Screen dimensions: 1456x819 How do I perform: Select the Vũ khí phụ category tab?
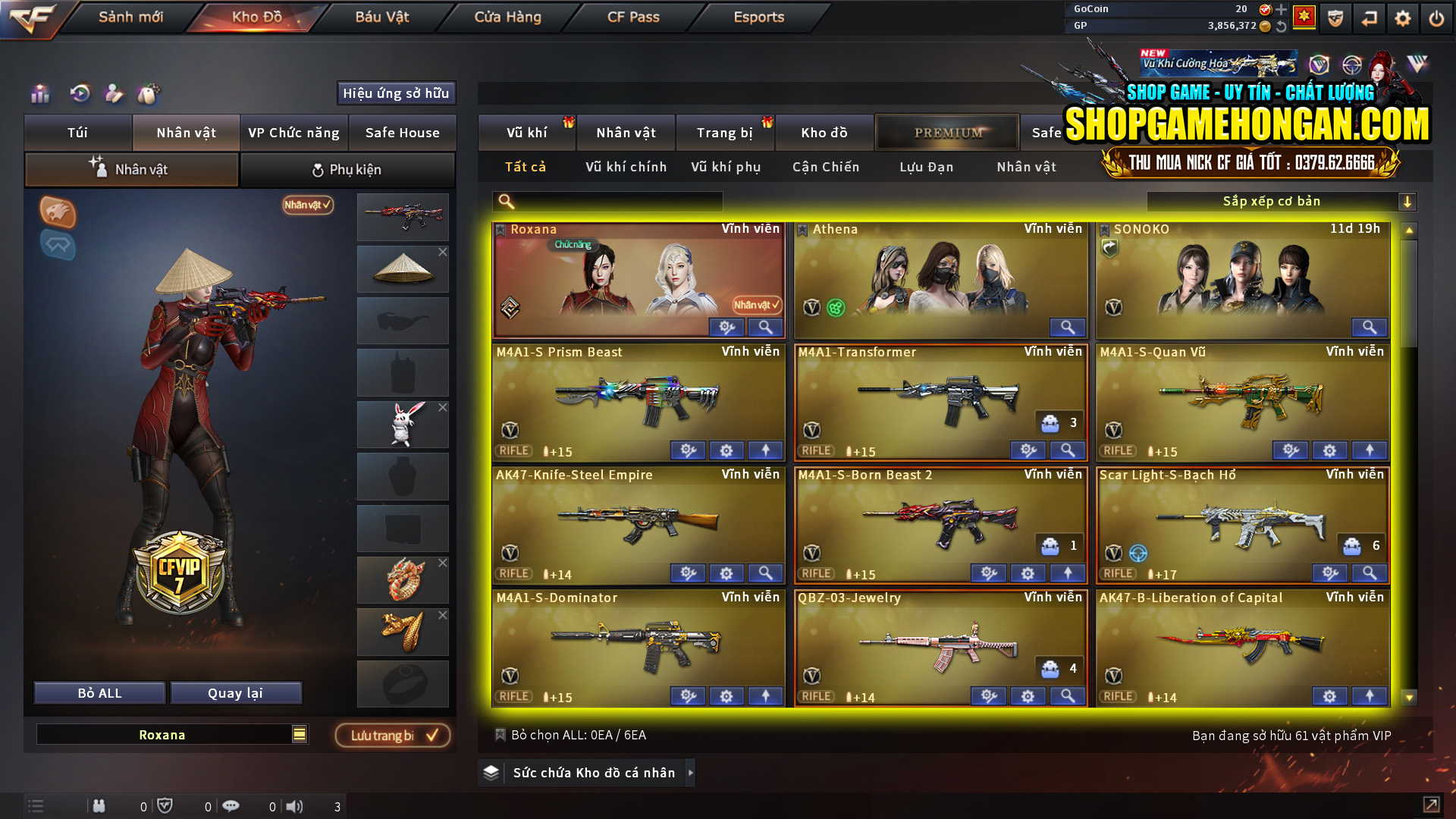(724, 167)
